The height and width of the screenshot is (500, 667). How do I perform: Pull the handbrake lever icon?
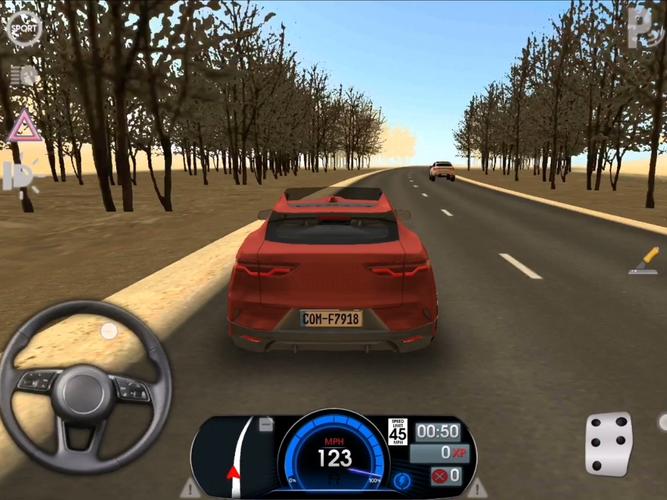pos(643,262)
